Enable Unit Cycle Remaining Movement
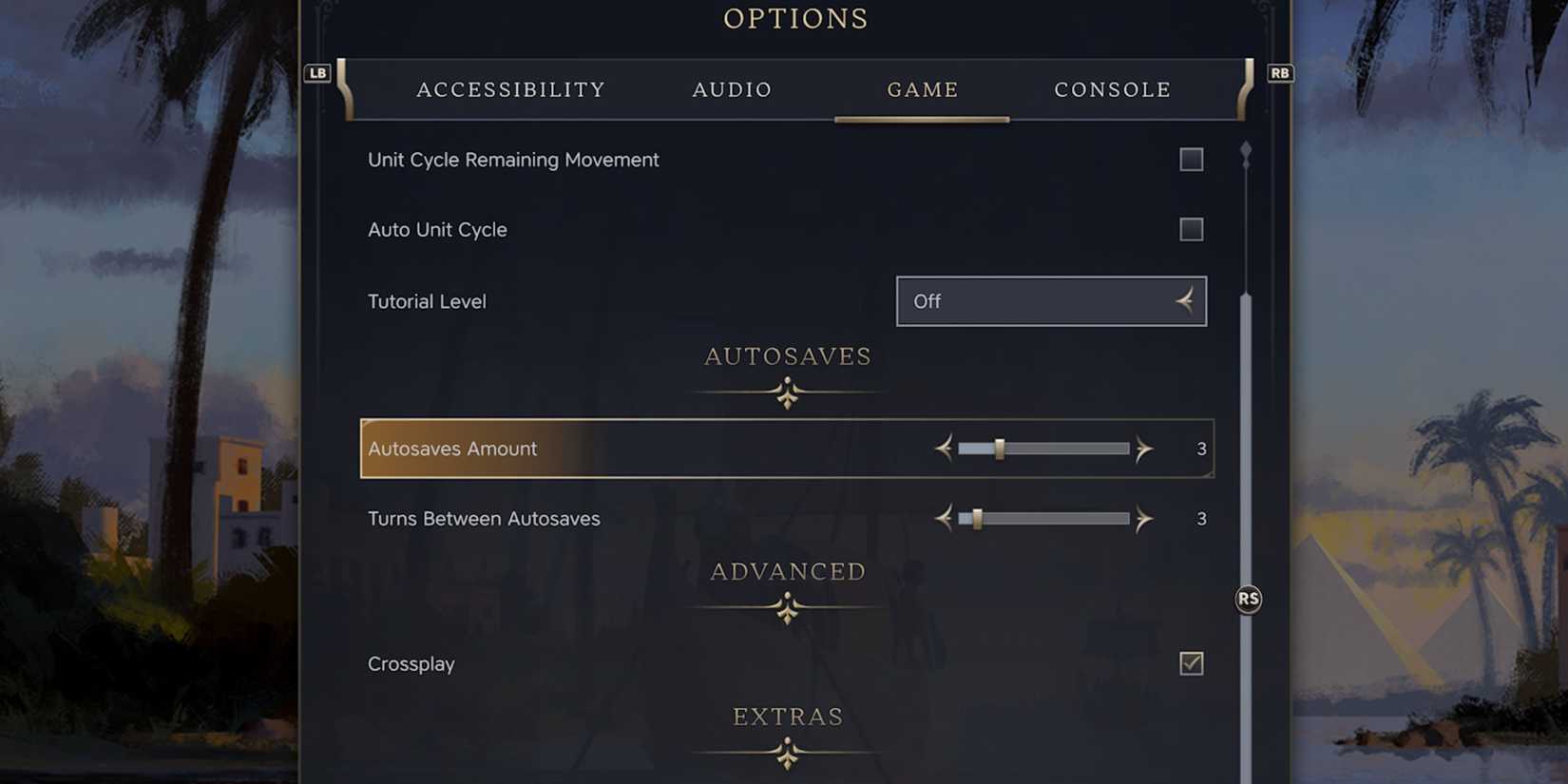This screenshot has height=784, width=1568. tap(1191, 160)
